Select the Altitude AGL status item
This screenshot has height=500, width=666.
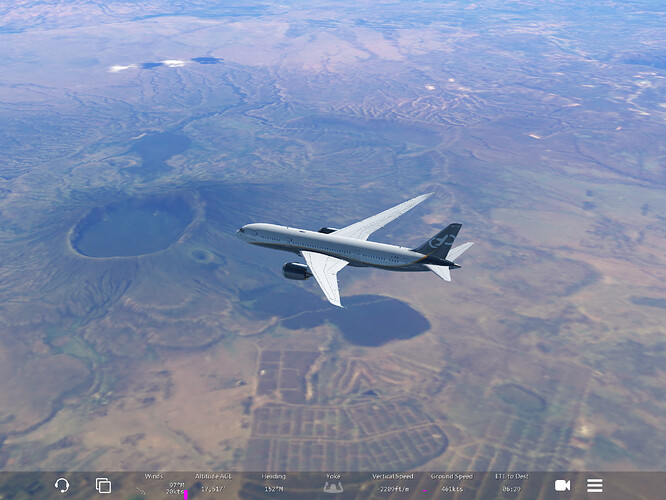pyautogui.click(x=212, y=484)
